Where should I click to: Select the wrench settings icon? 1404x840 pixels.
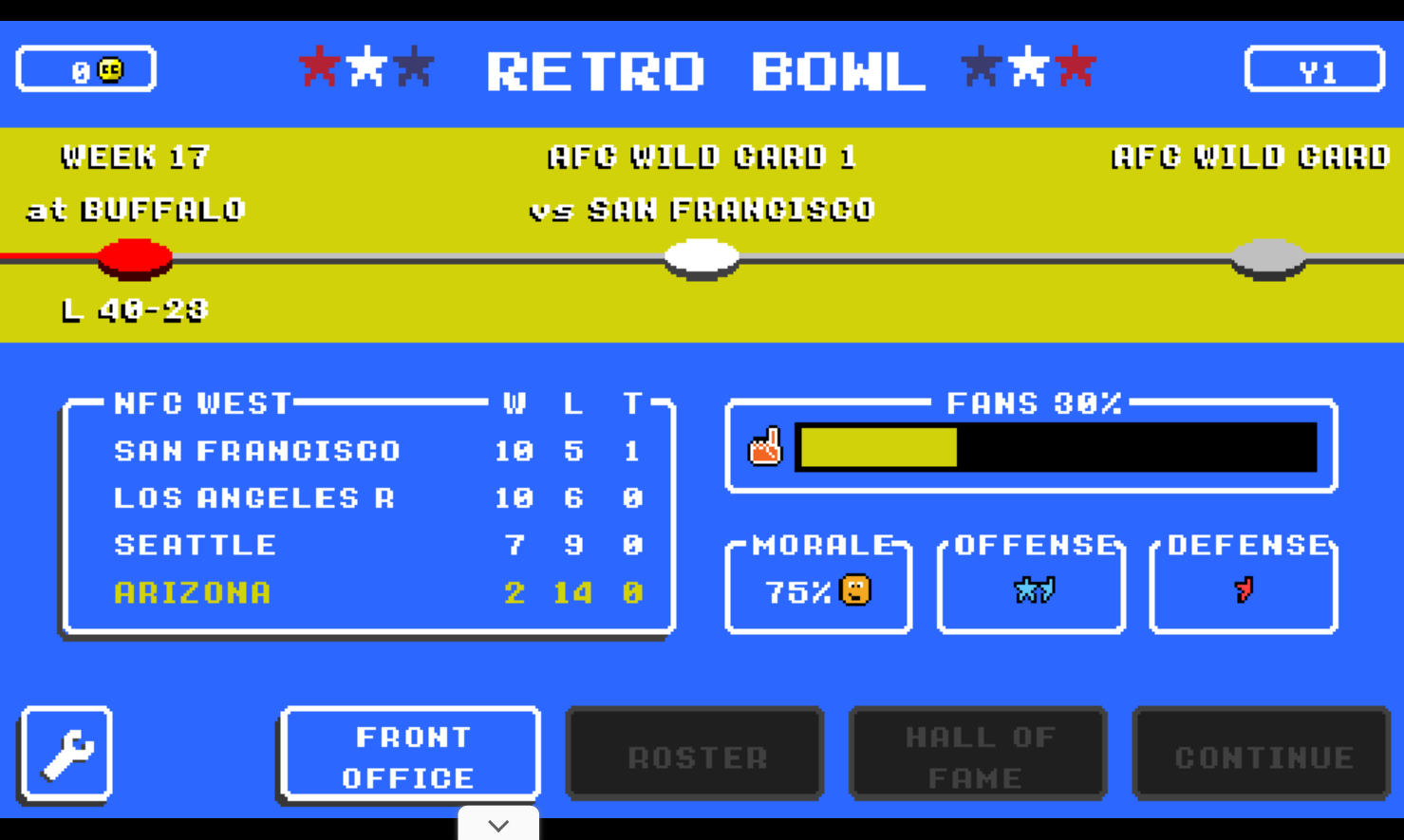pos(65,753)
